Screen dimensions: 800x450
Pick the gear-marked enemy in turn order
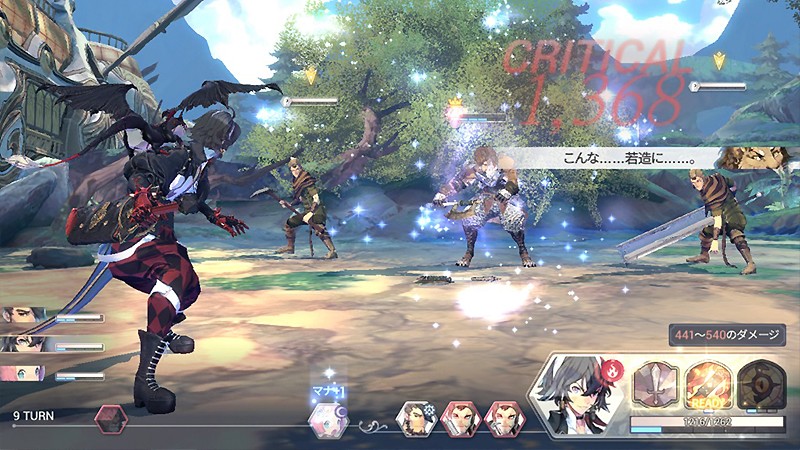click(415, 419)
